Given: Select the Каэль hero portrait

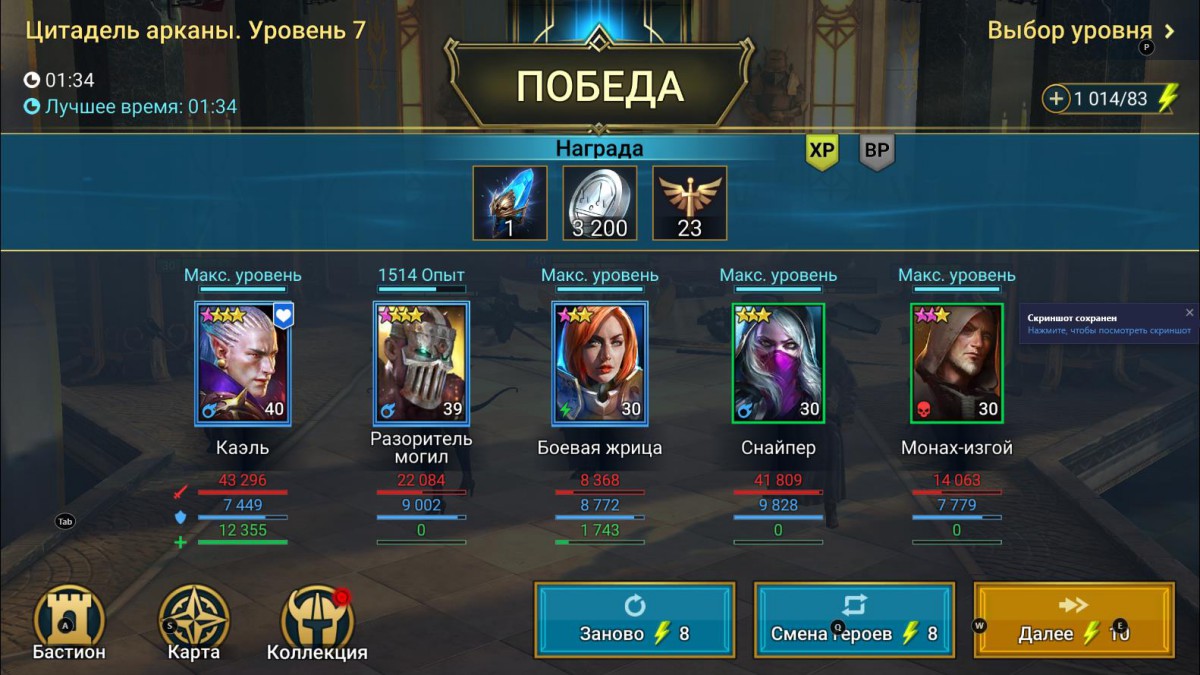Looking at the screenshot, I should point(242,363).
